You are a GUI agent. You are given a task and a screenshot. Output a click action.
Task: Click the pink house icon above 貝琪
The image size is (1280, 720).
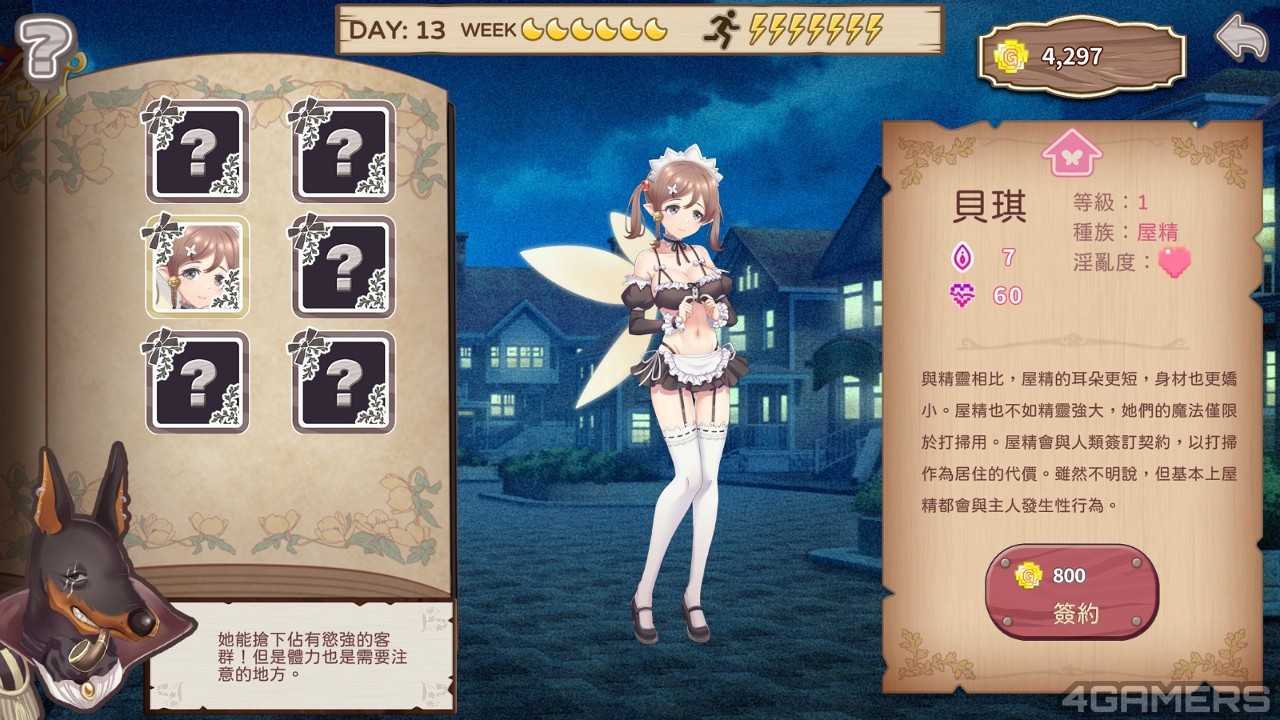1071,153
